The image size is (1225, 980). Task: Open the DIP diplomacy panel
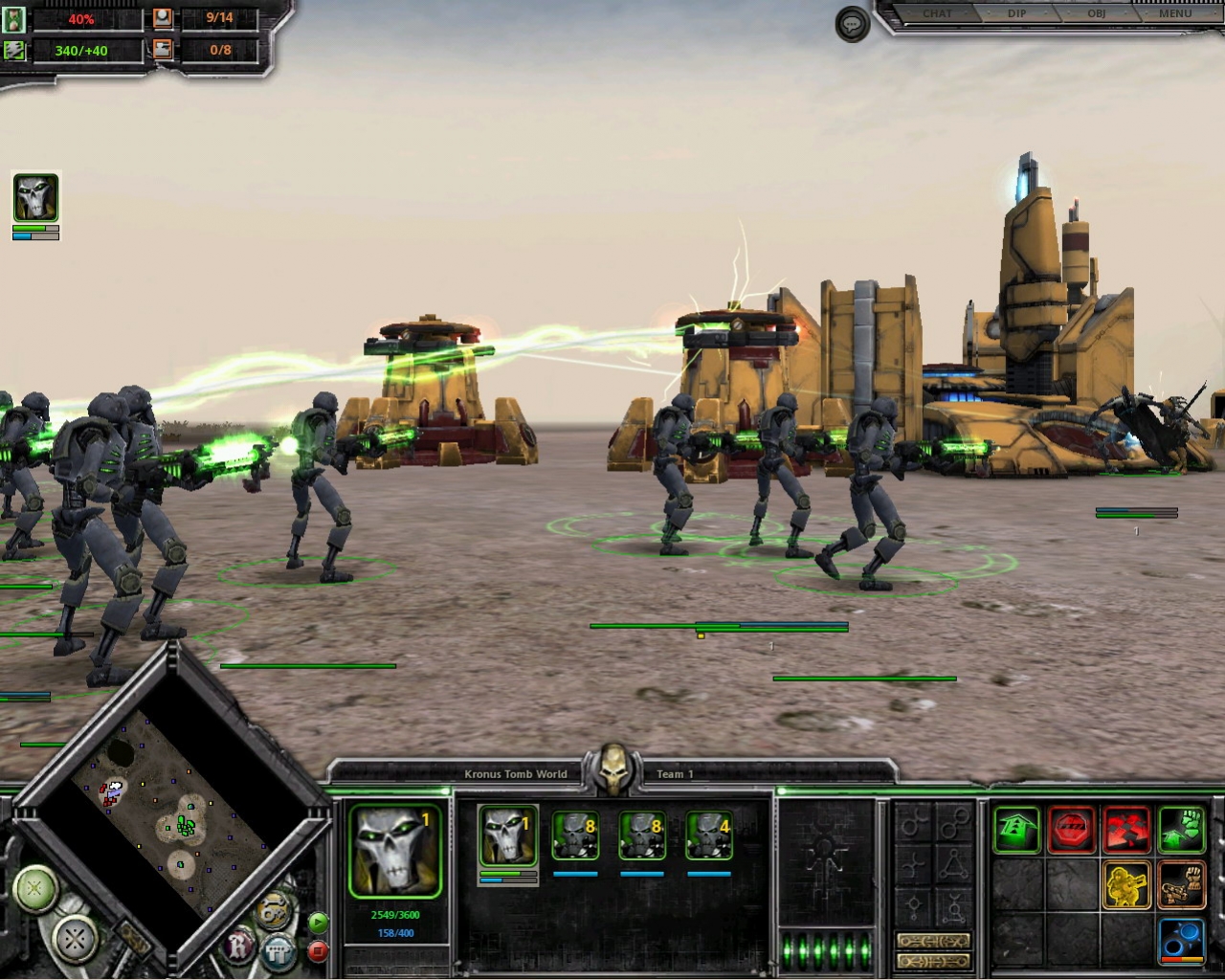point(1016,13)
